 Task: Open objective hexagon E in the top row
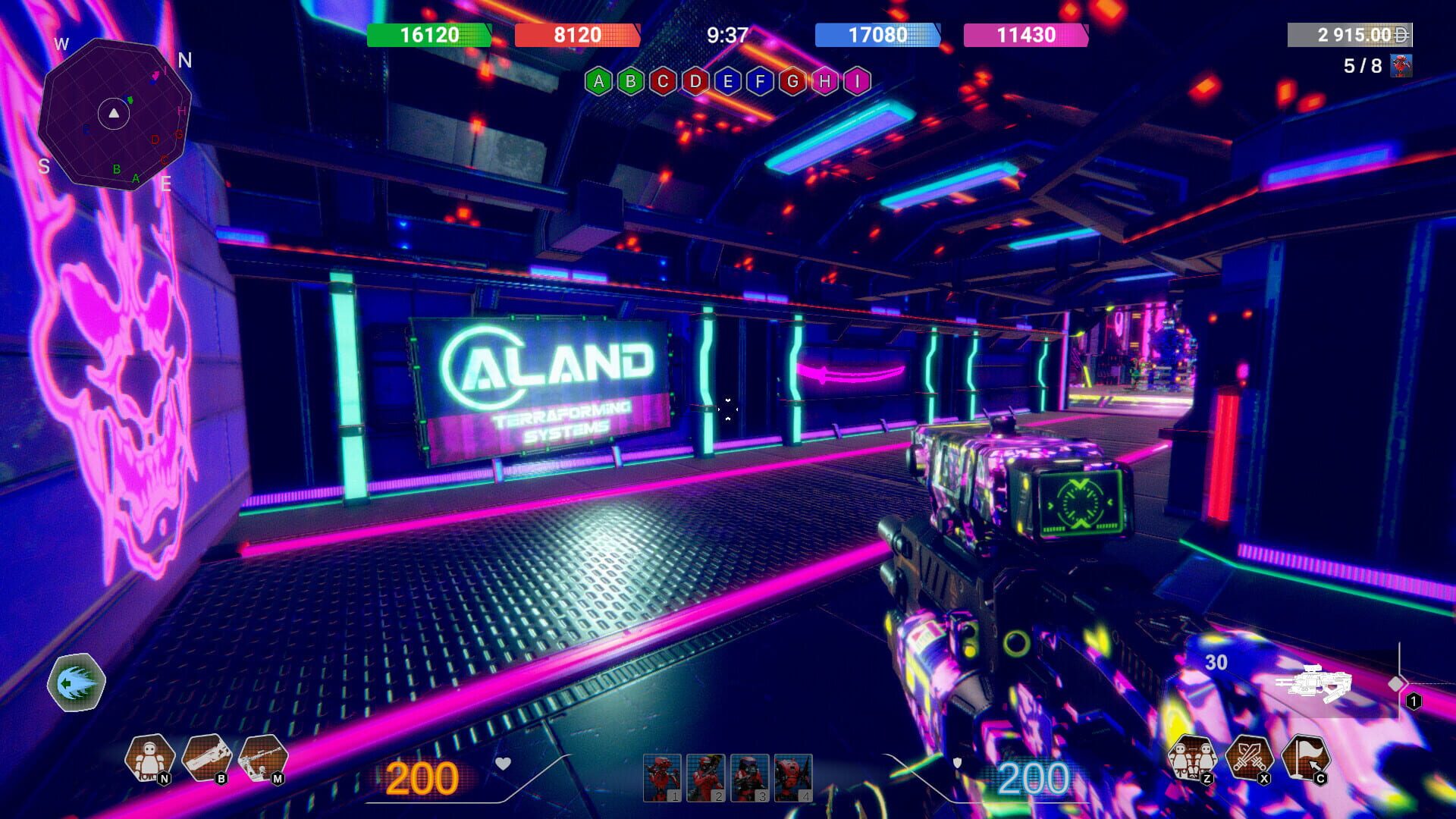(x=726, y=78)
